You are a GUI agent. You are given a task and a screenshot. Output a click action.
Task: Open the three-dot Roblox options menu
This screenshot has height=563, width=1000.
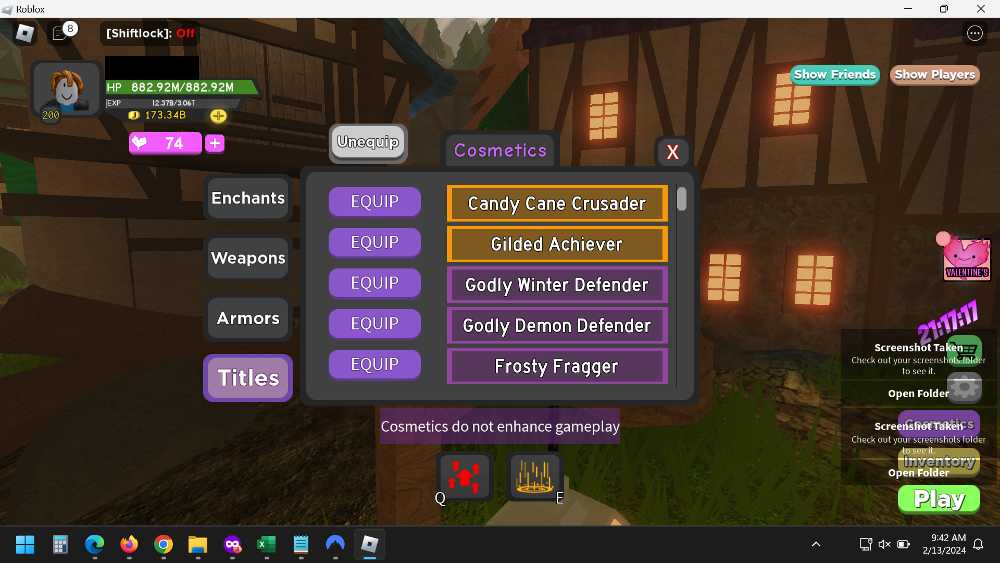tap(975, 33)
